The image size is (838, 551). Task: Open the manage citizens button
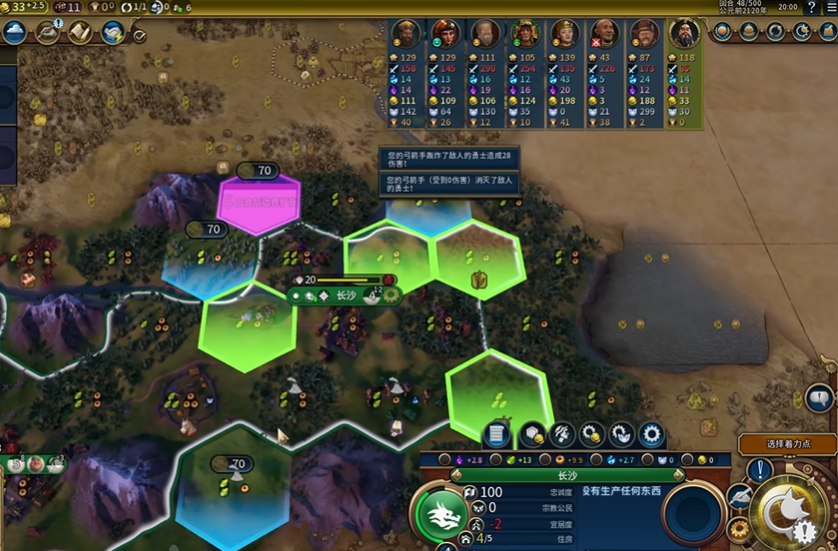click(561, 434)
